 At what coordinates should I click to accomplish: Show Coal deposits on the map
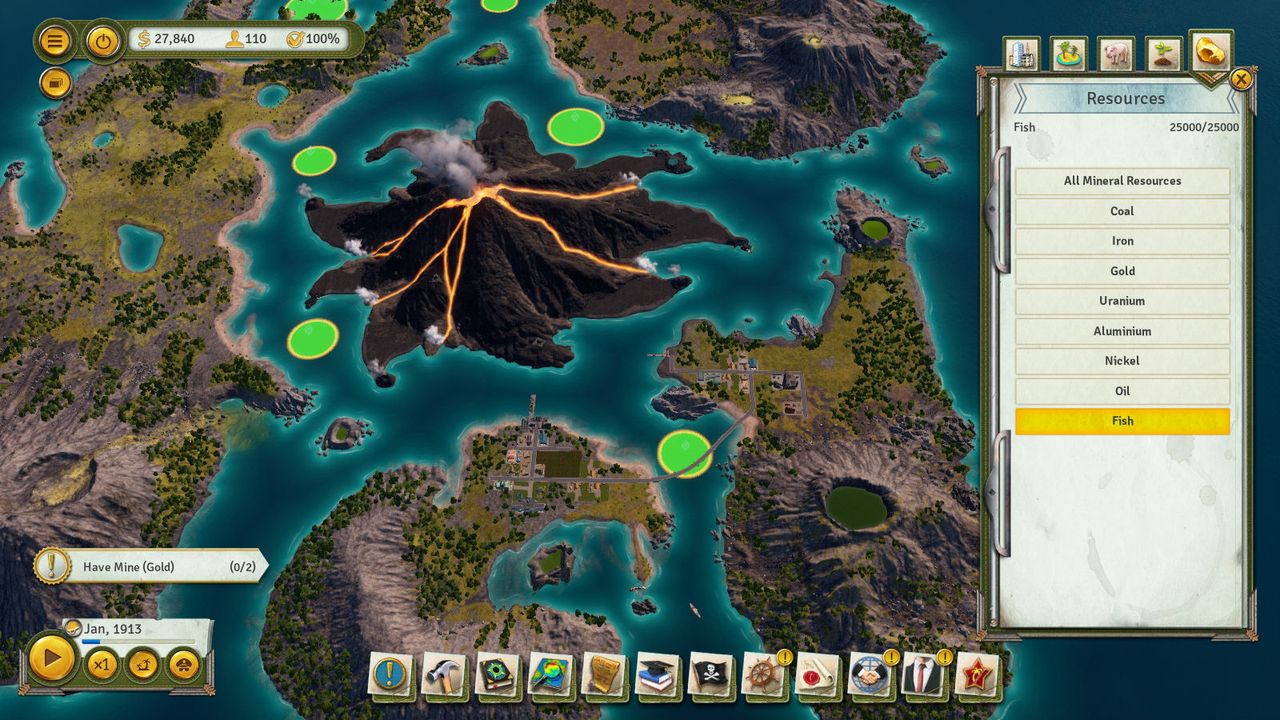tap(1122, 211)
